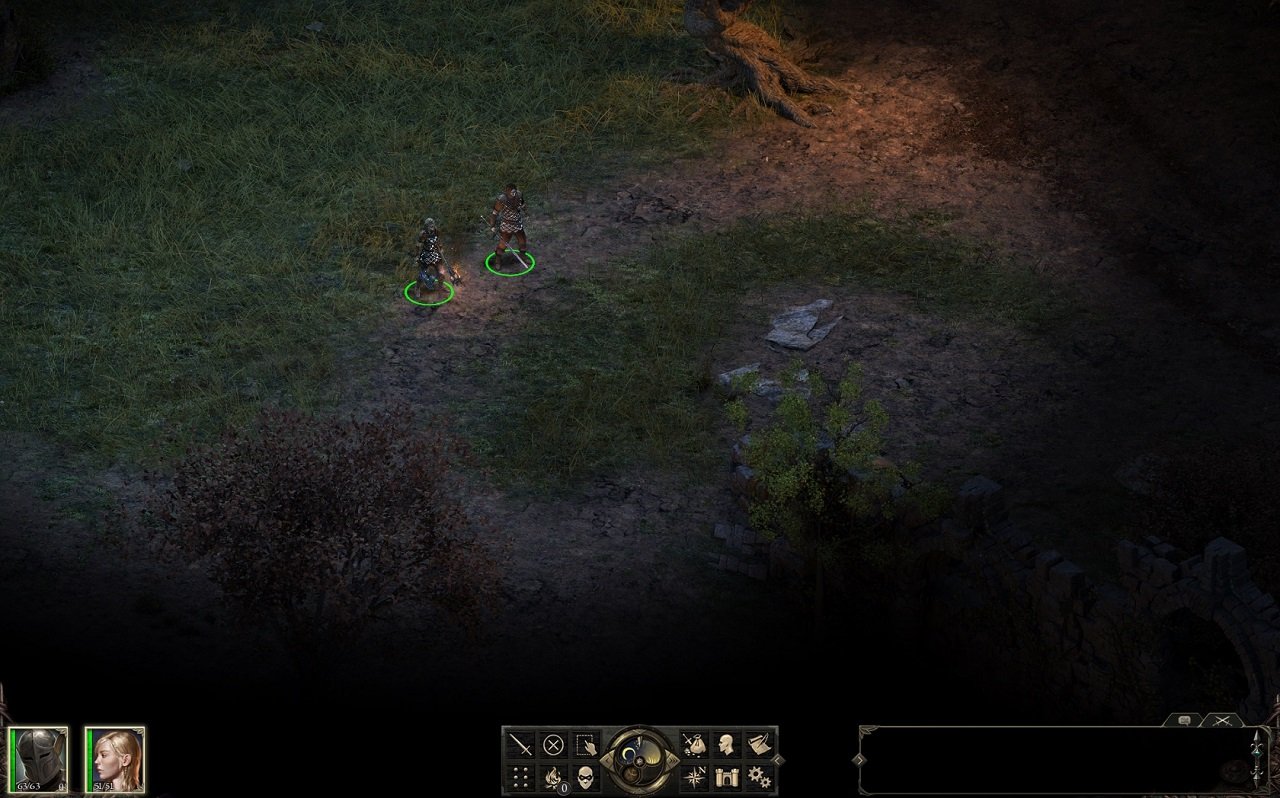Click the central clock dial
The image size is (1280, 798).
[x=639, y=762]
